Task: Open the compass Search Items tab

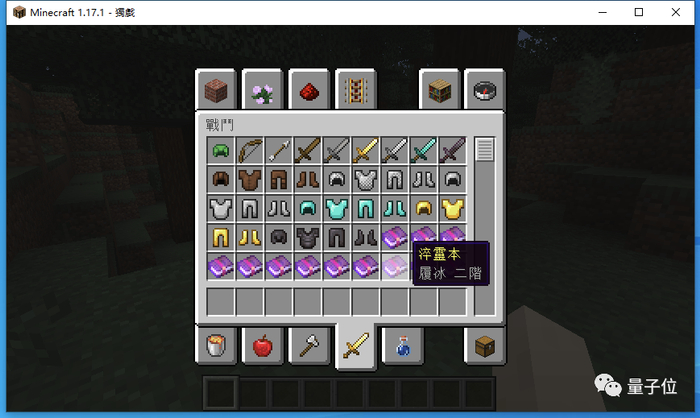Action: pyautogui.click(x=486, y=91)
